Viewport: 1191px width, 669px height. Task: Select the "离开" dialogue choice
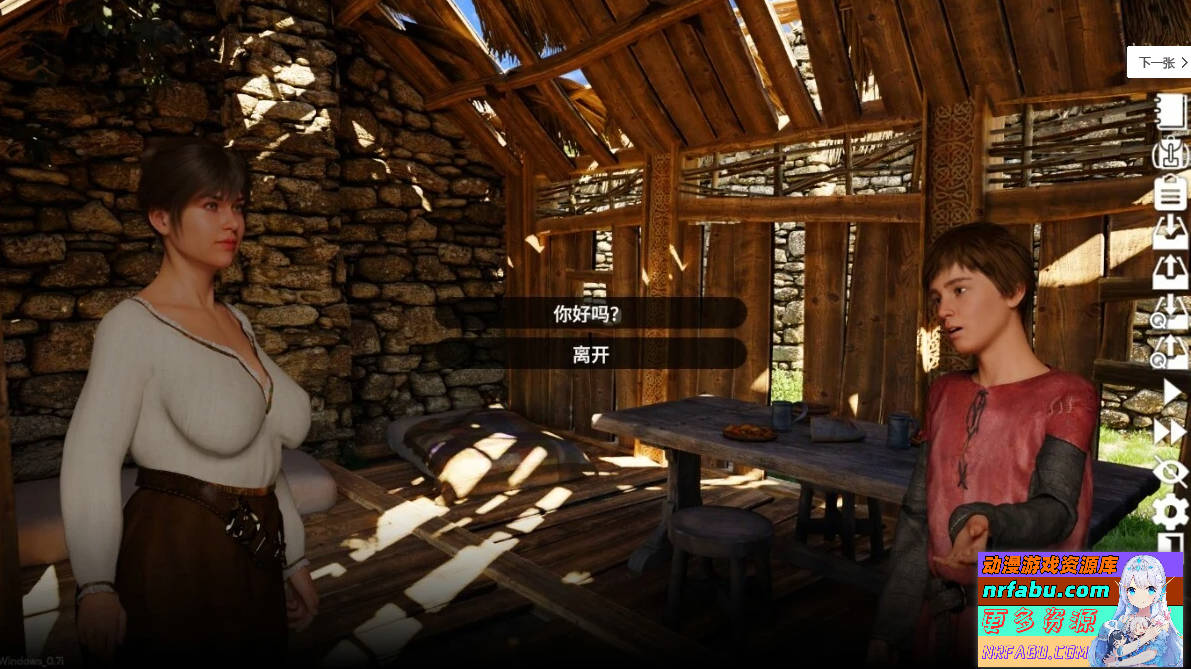(590, 354)
